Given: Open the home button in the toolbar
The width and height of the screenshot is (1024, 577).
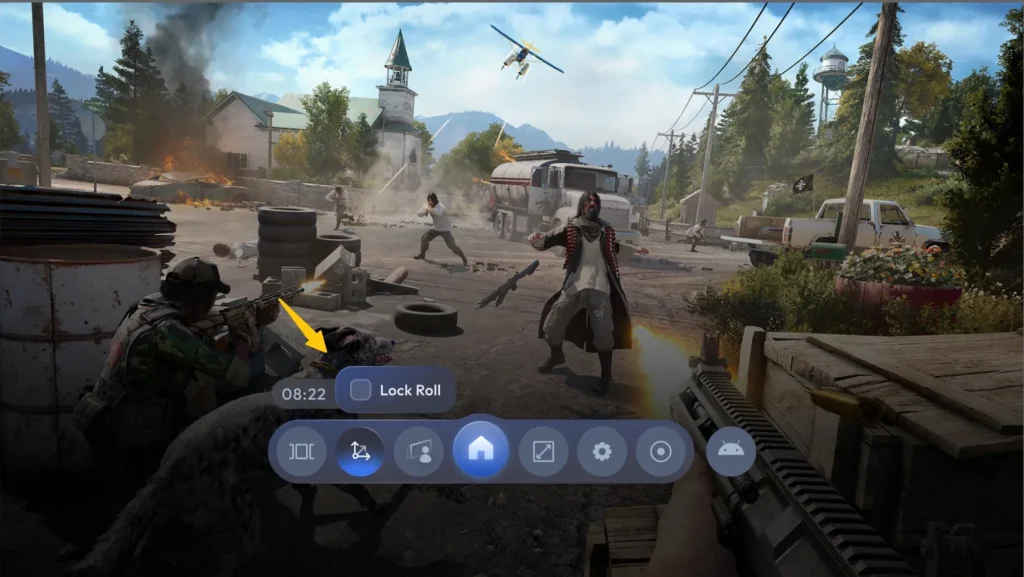Looking at the screenshot, I should click(480, 451).
